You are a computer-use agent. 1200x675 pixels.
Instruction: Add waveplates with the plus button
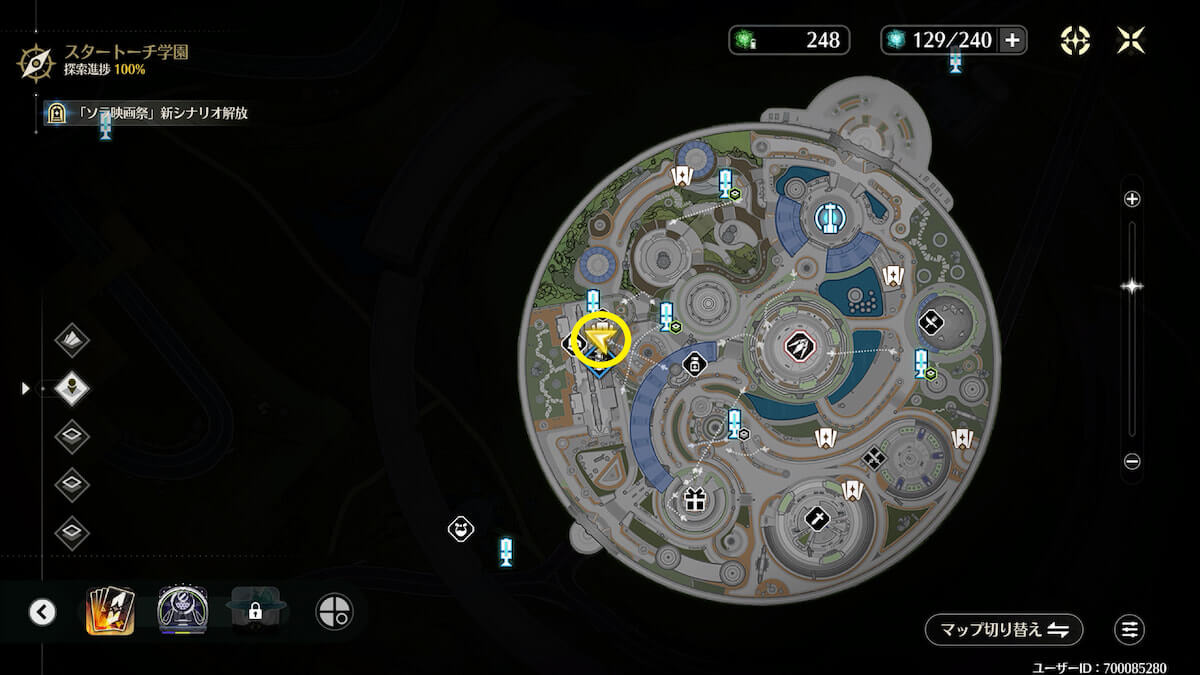coord(1012,40)
